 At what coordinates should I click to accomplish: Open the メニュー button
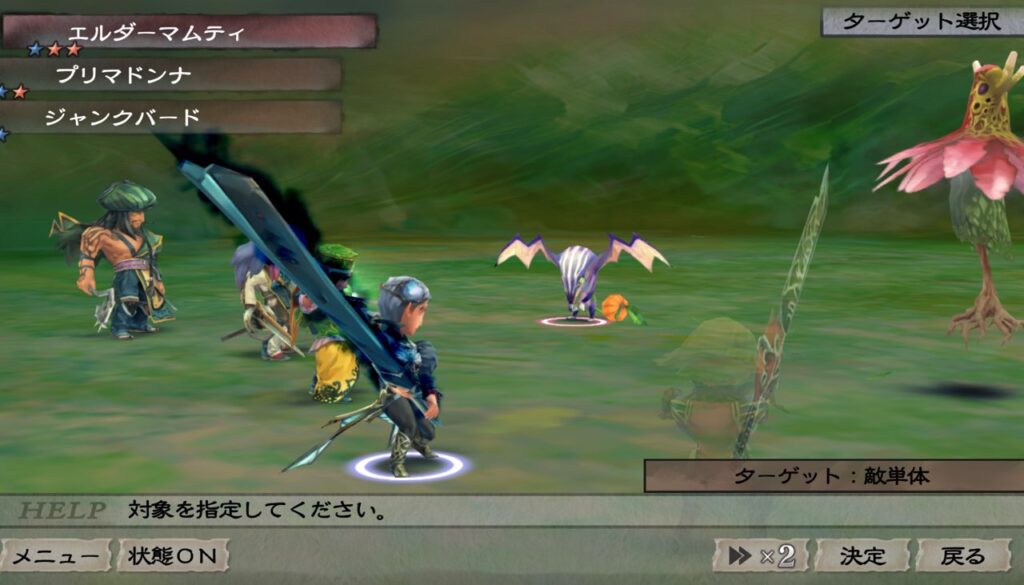(56, 556)
